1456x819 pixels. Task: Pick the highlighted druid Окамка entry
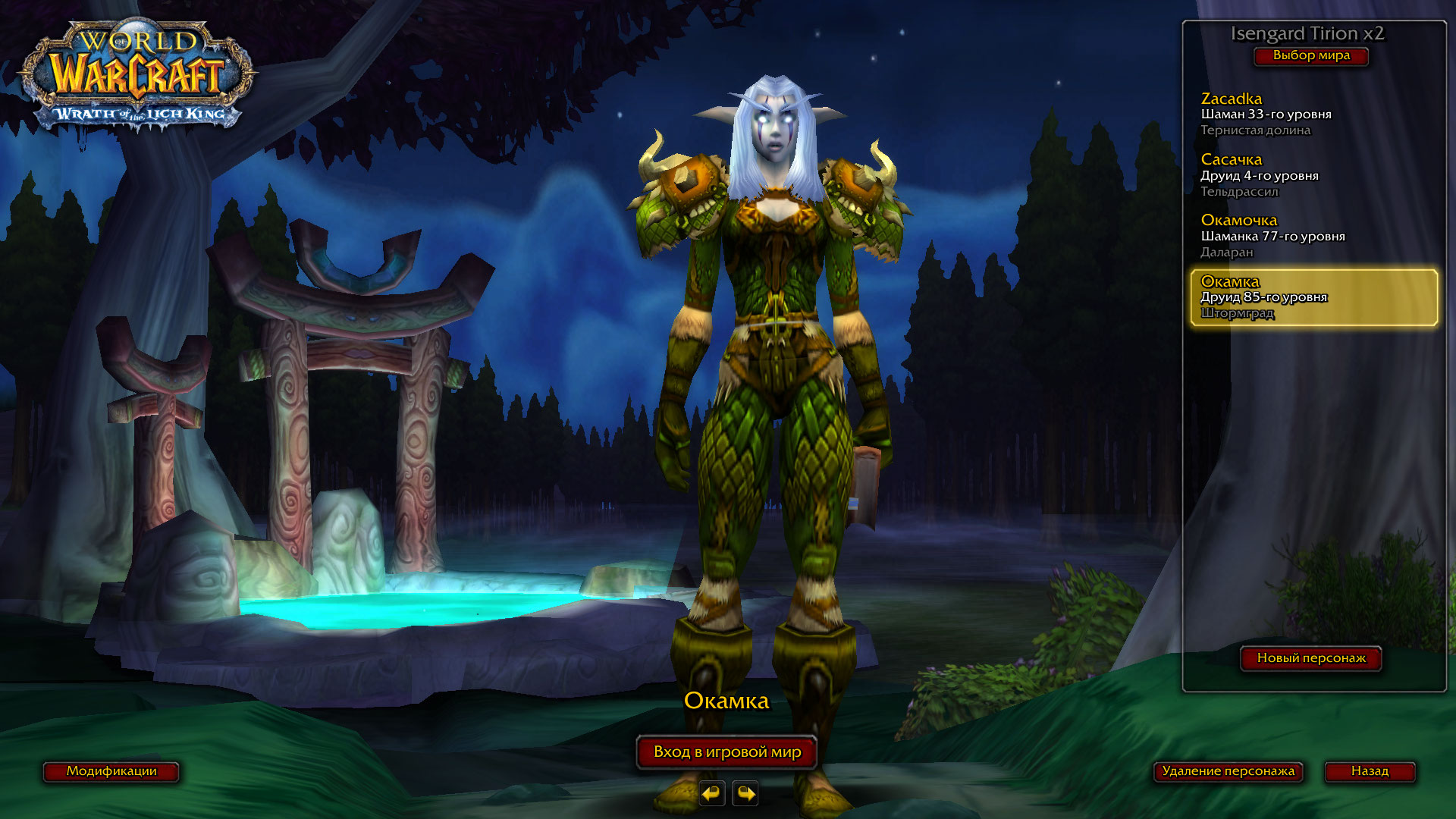pos(1313,297)
